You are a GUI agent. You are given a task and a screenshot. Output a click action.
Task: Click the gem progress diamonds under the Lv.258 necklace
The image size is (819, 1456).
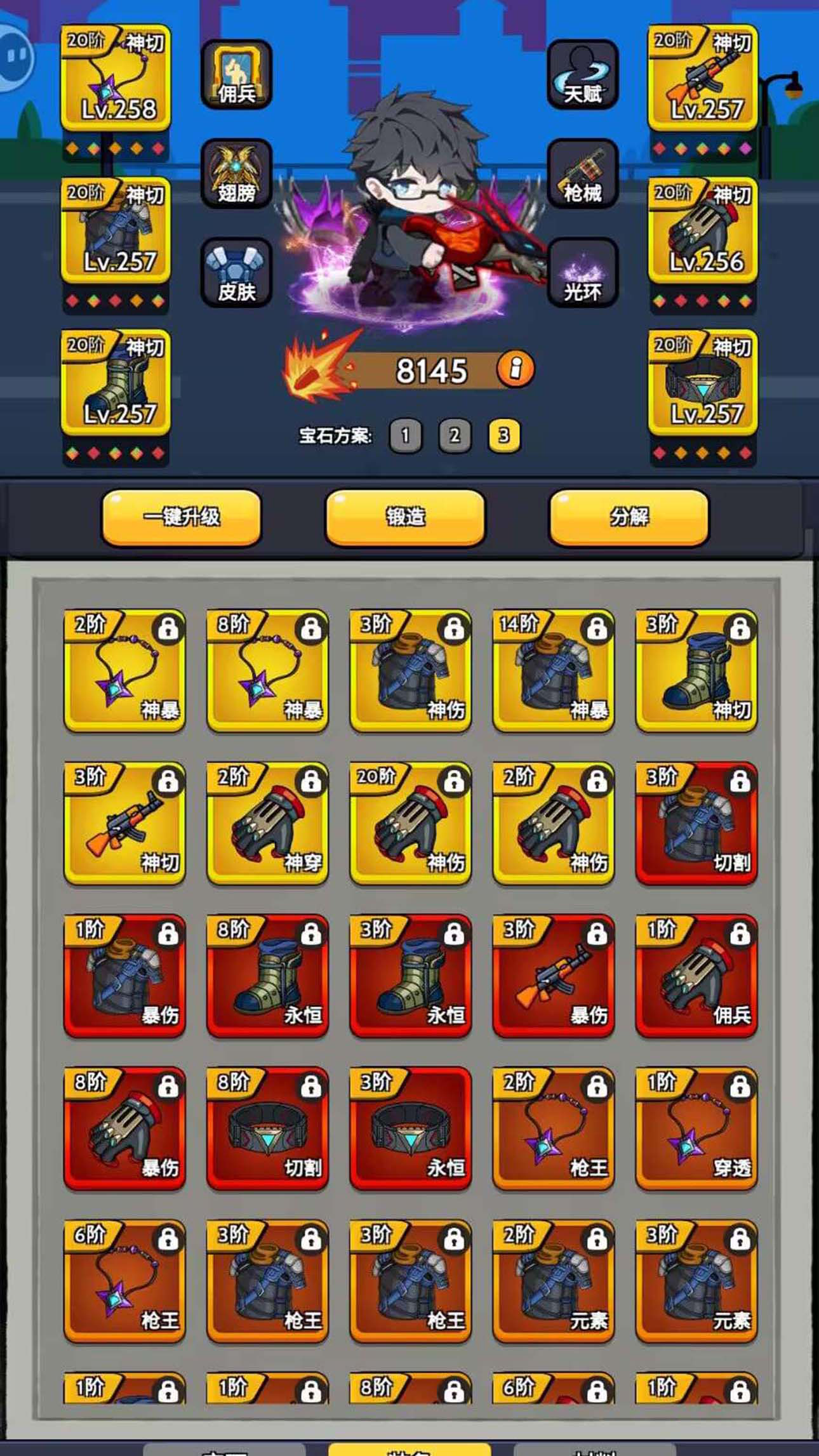pyautogui.click(x=117, y=147)
